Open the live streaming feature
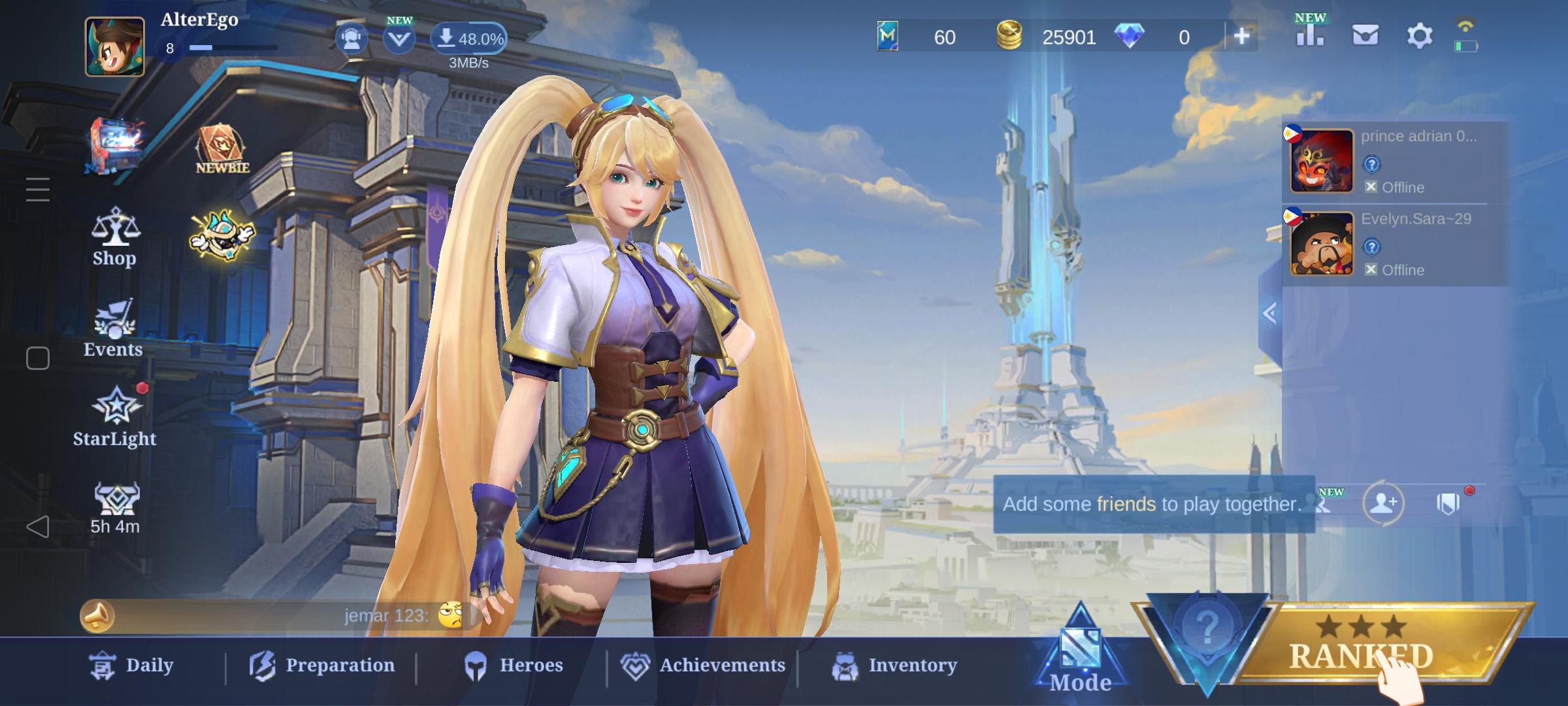The width and height of the screenshot is (1568, 706). 351,39
